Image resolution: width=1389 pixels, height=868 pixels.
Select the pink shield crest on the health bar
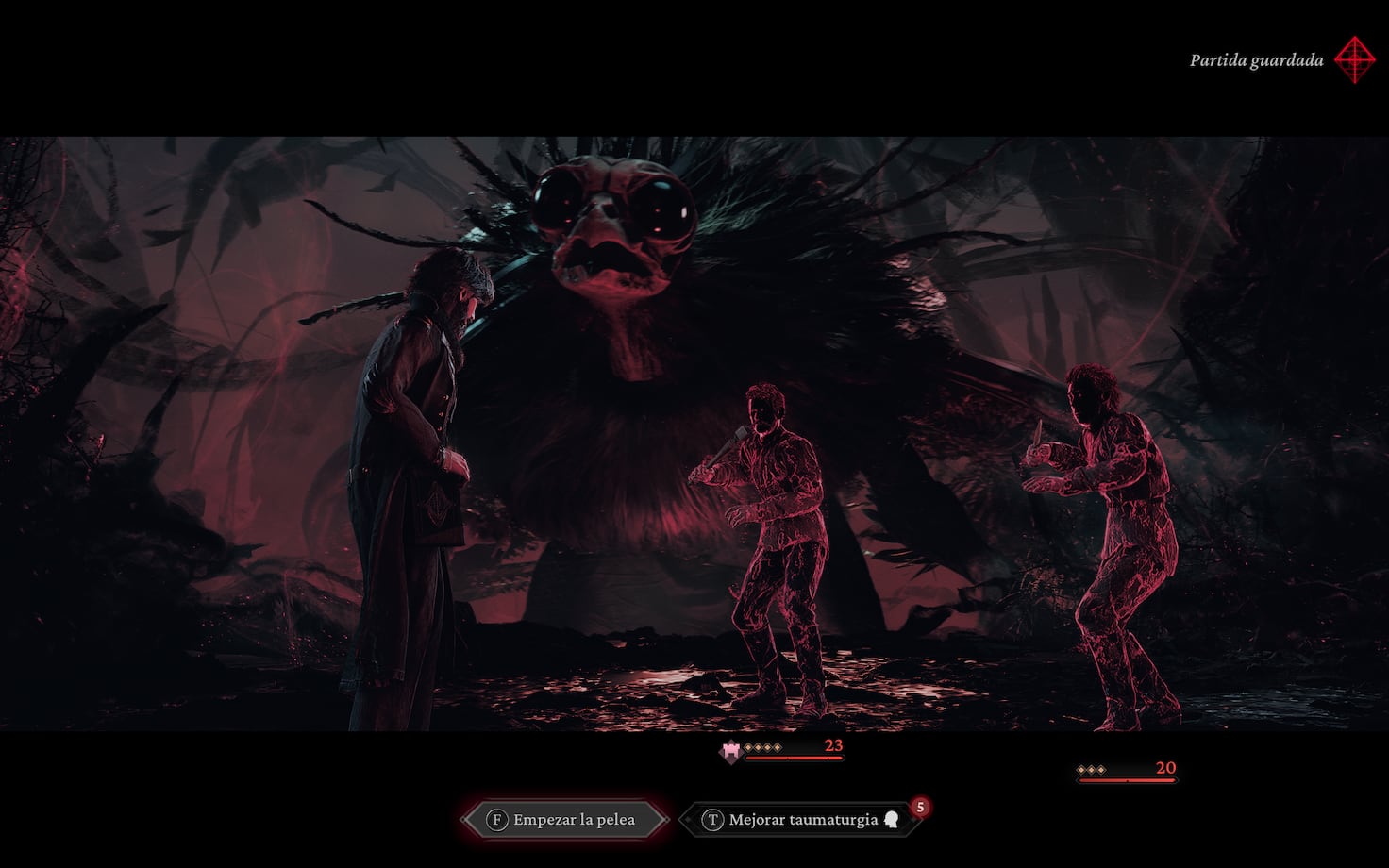(730, 751)
